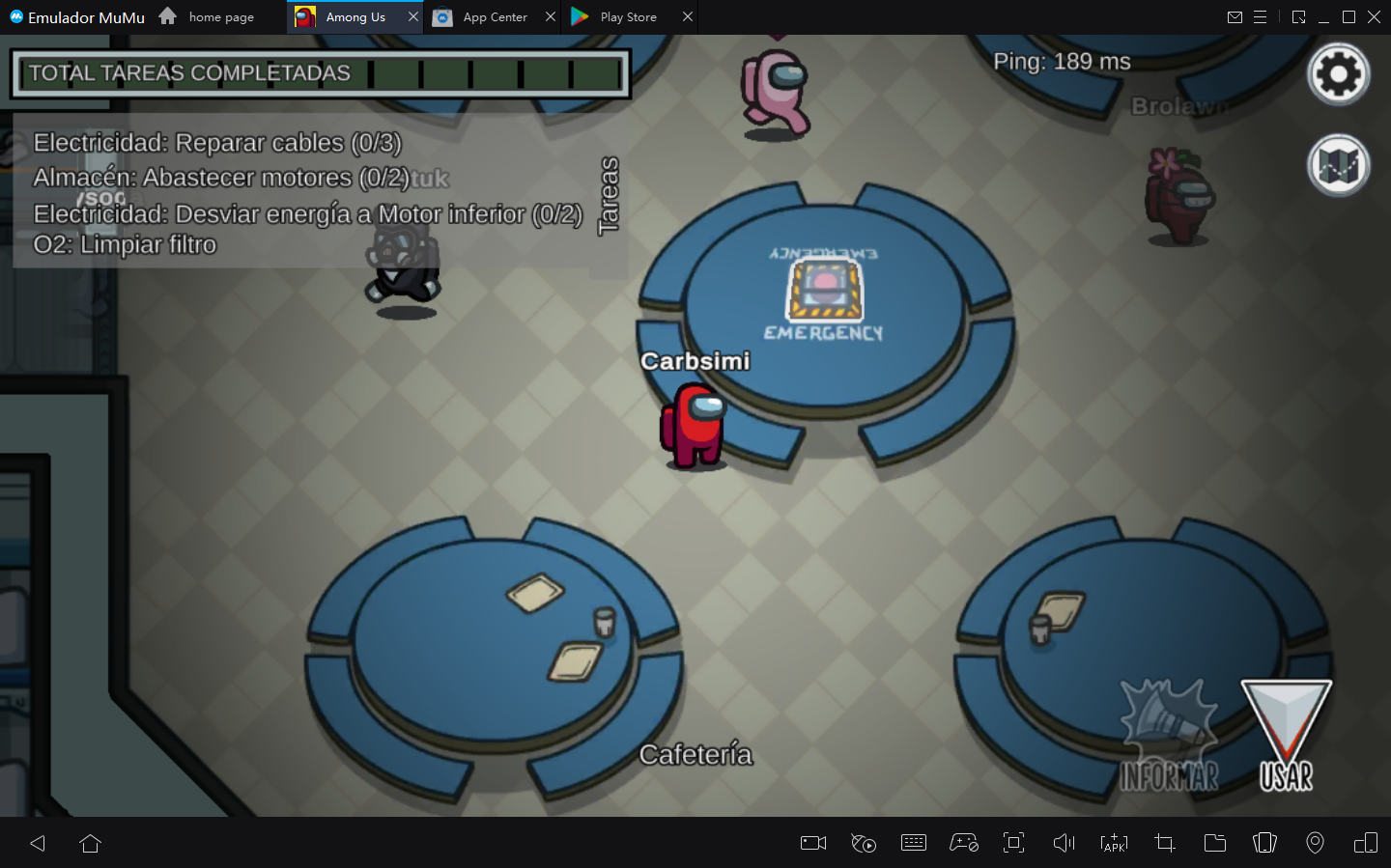Click the emulator back arrow button
Image resolution: width=1391 pixels, height=868 pixels.
point(38,843)
